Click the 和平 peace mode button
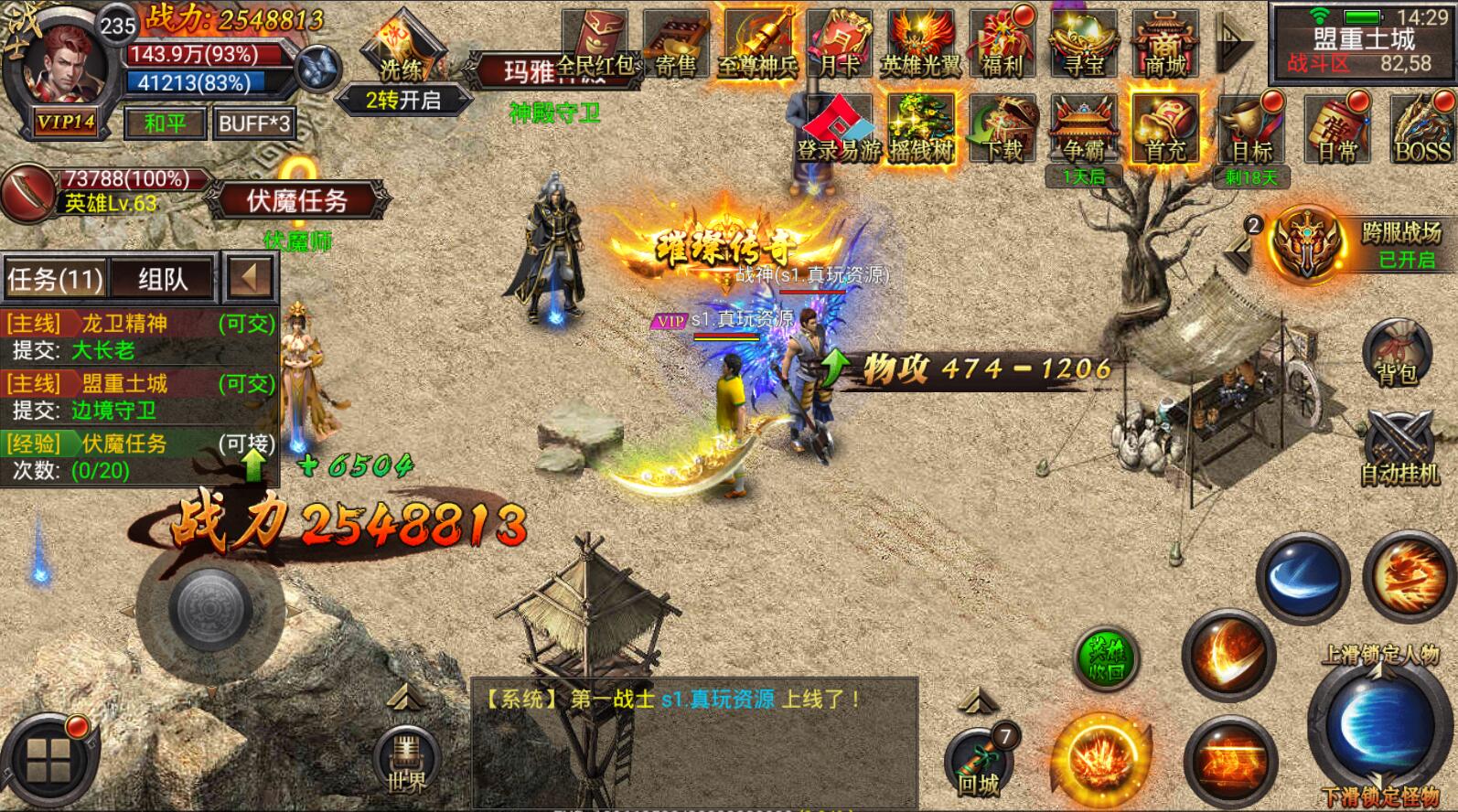Screen dimensions: 1458x812 165,123
